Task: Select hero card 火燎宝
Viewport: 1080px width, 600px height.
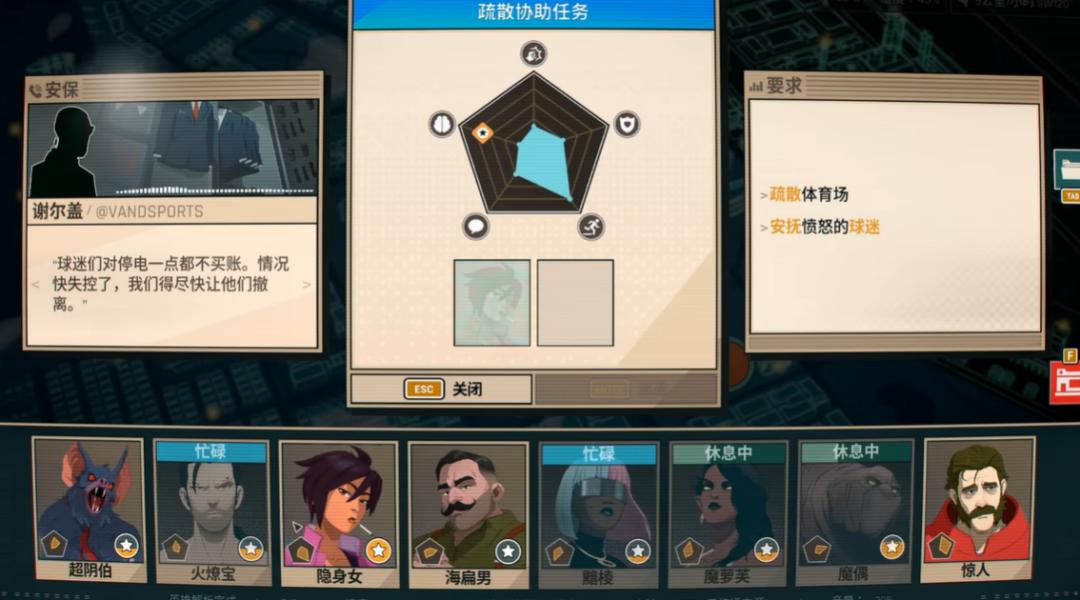Action: coord(211,512)
